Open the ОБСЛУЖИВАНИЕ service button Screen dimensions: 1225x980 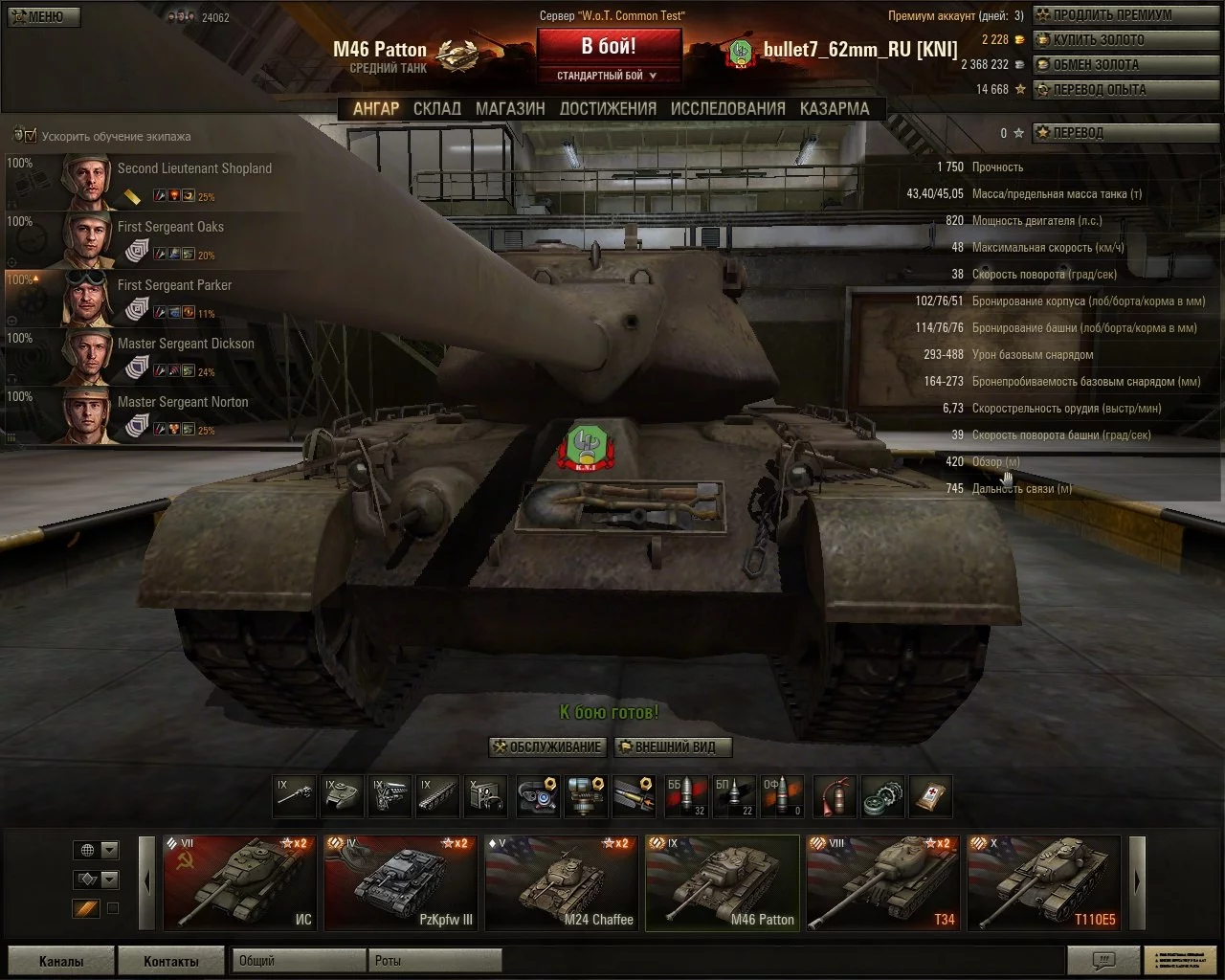click(x=547, y=747)
